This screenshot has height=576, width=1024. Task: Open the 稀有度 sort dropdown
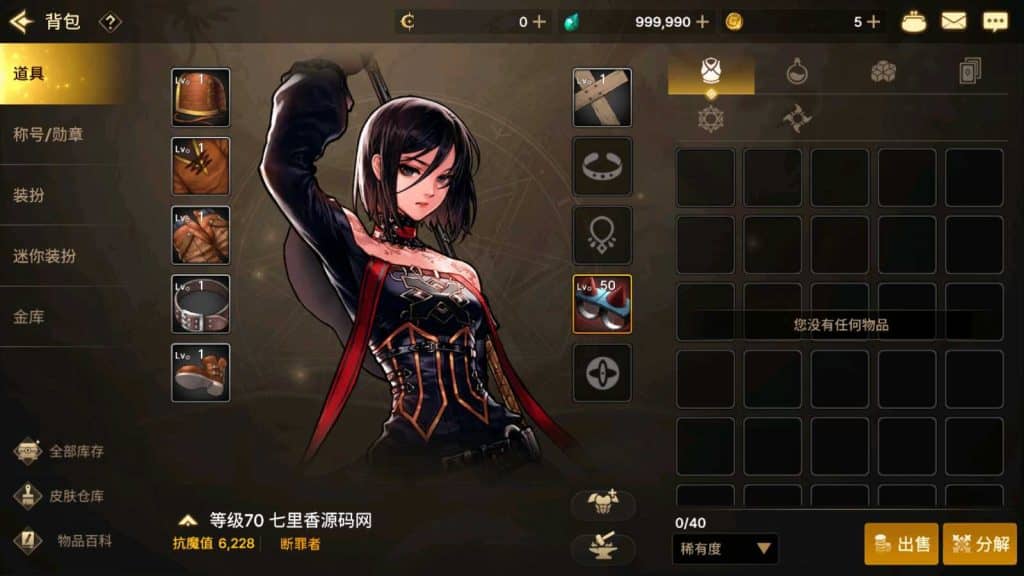tap(725, 548)
